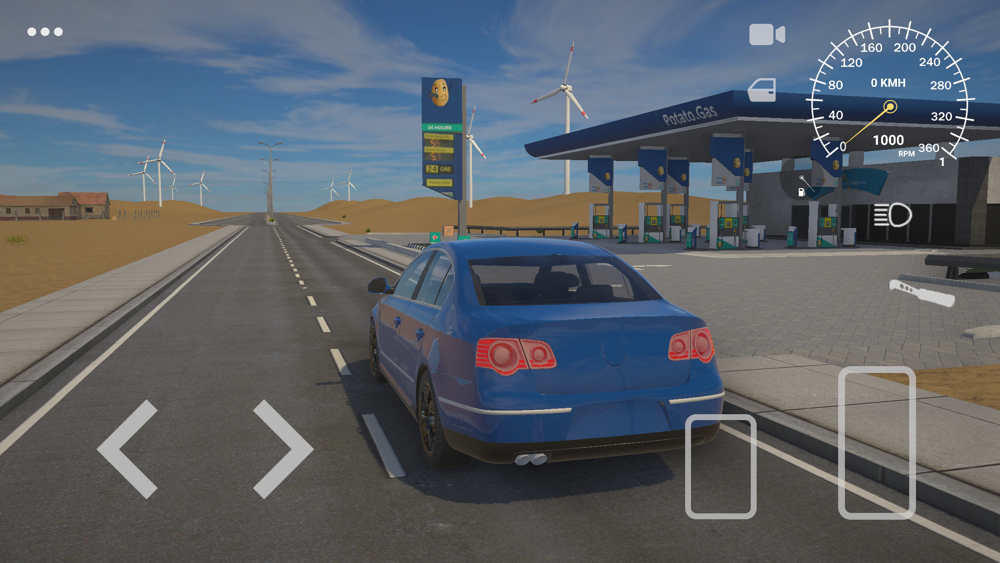Image resolution: width=1000 pixels, height=563 pixels.
Task: Tap the smaller brake pedal
Action: pyautogui.click(x=720, y=466)
